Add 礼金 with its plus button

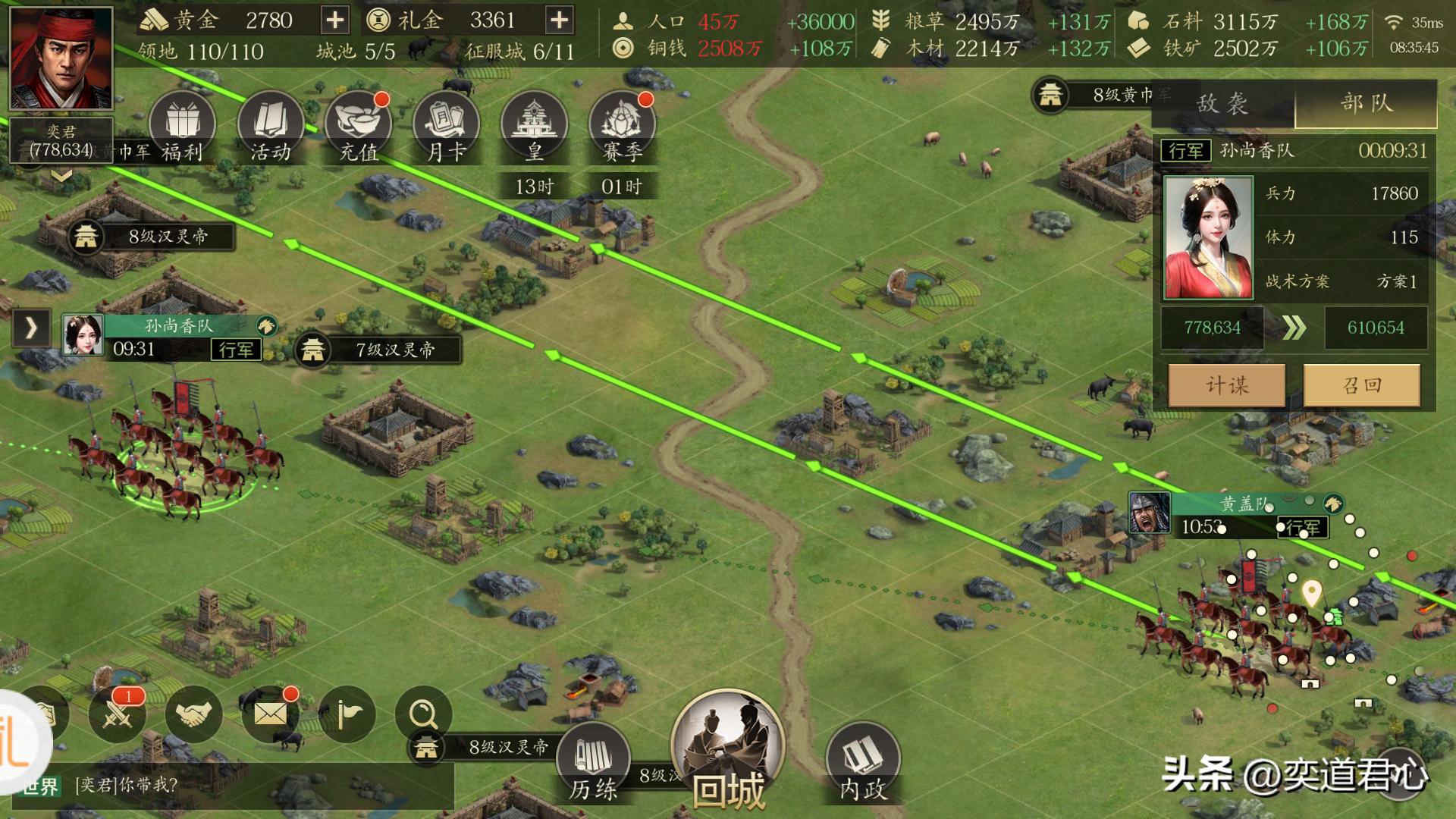click(x=559, y=20)
